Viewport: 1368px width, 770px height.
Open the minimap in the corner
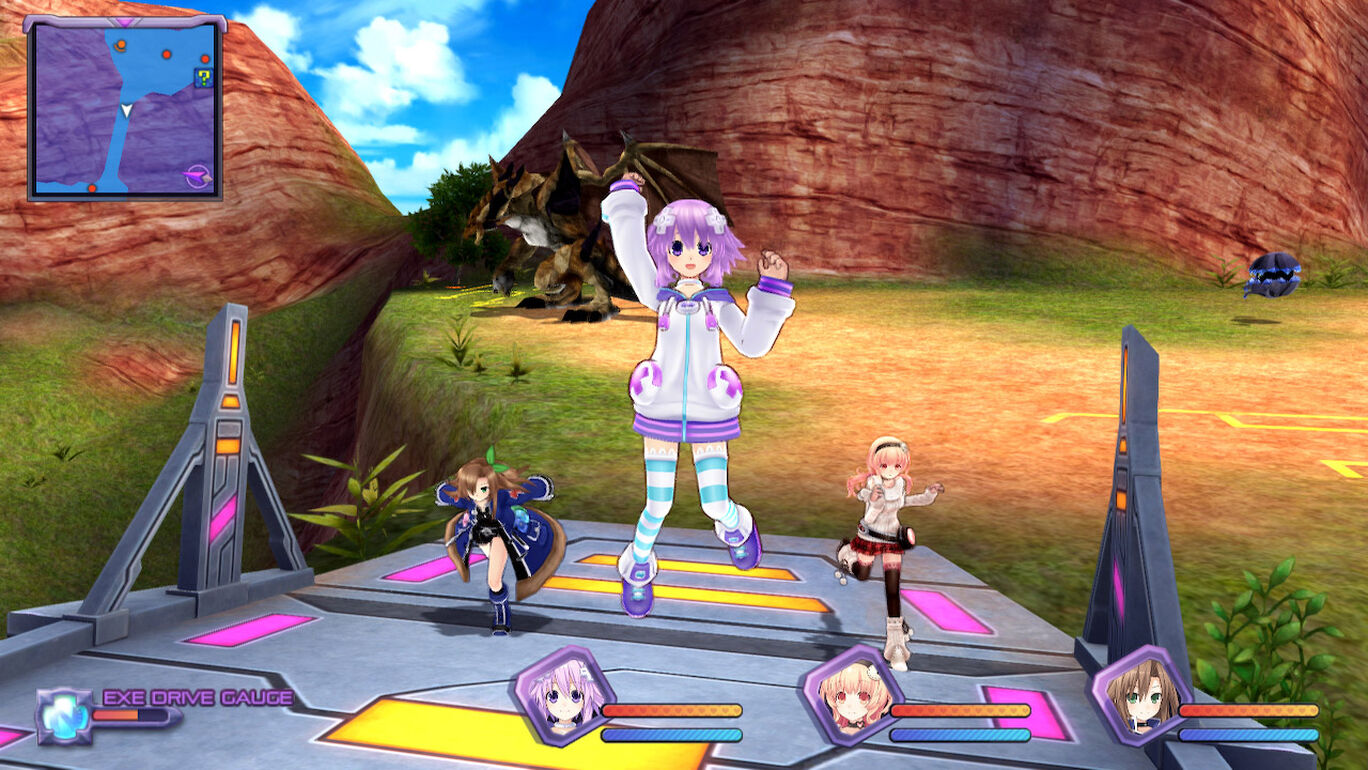coord(125,108)
